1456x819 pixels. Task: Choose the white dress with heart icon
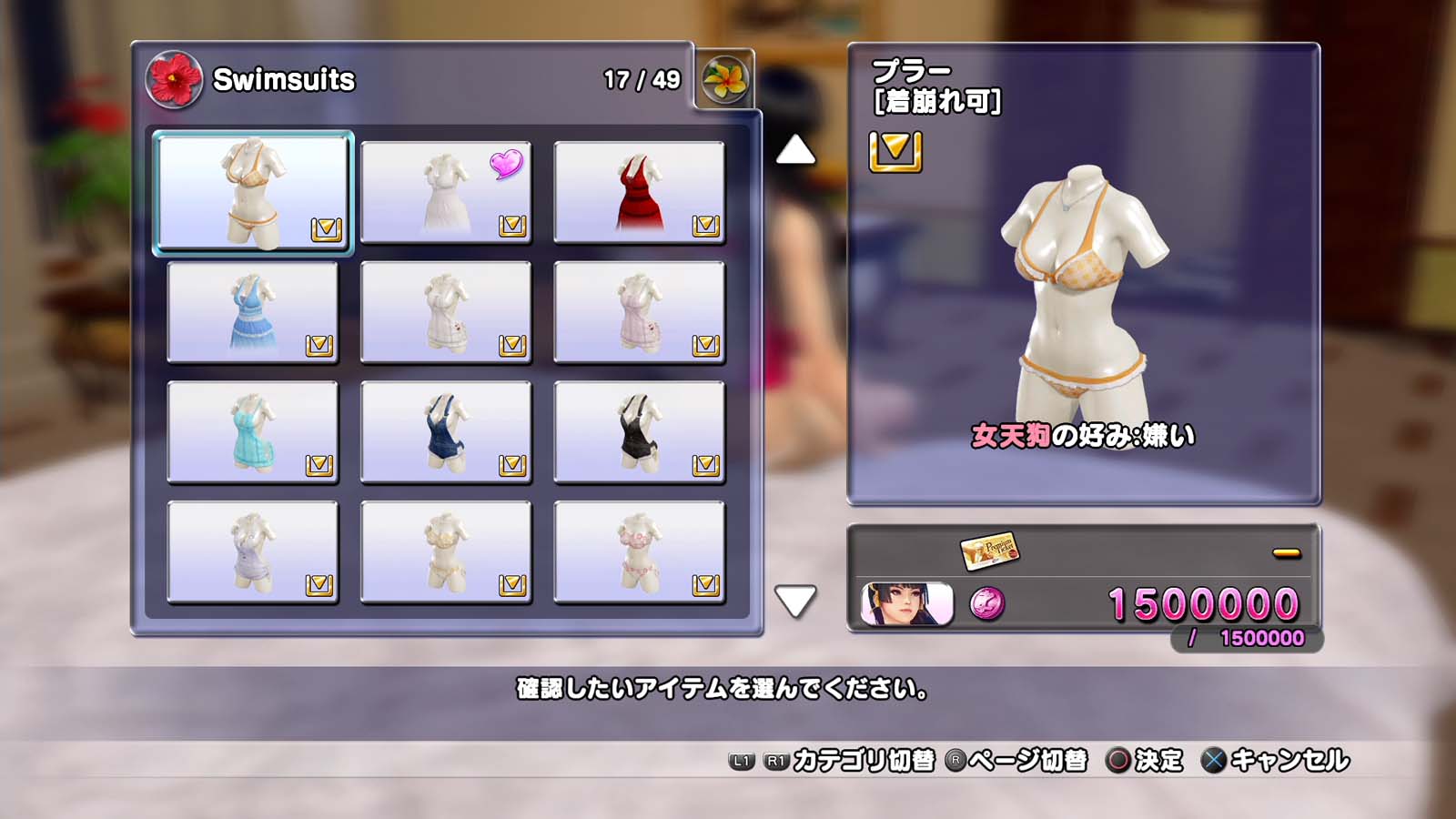click(446, 192)
